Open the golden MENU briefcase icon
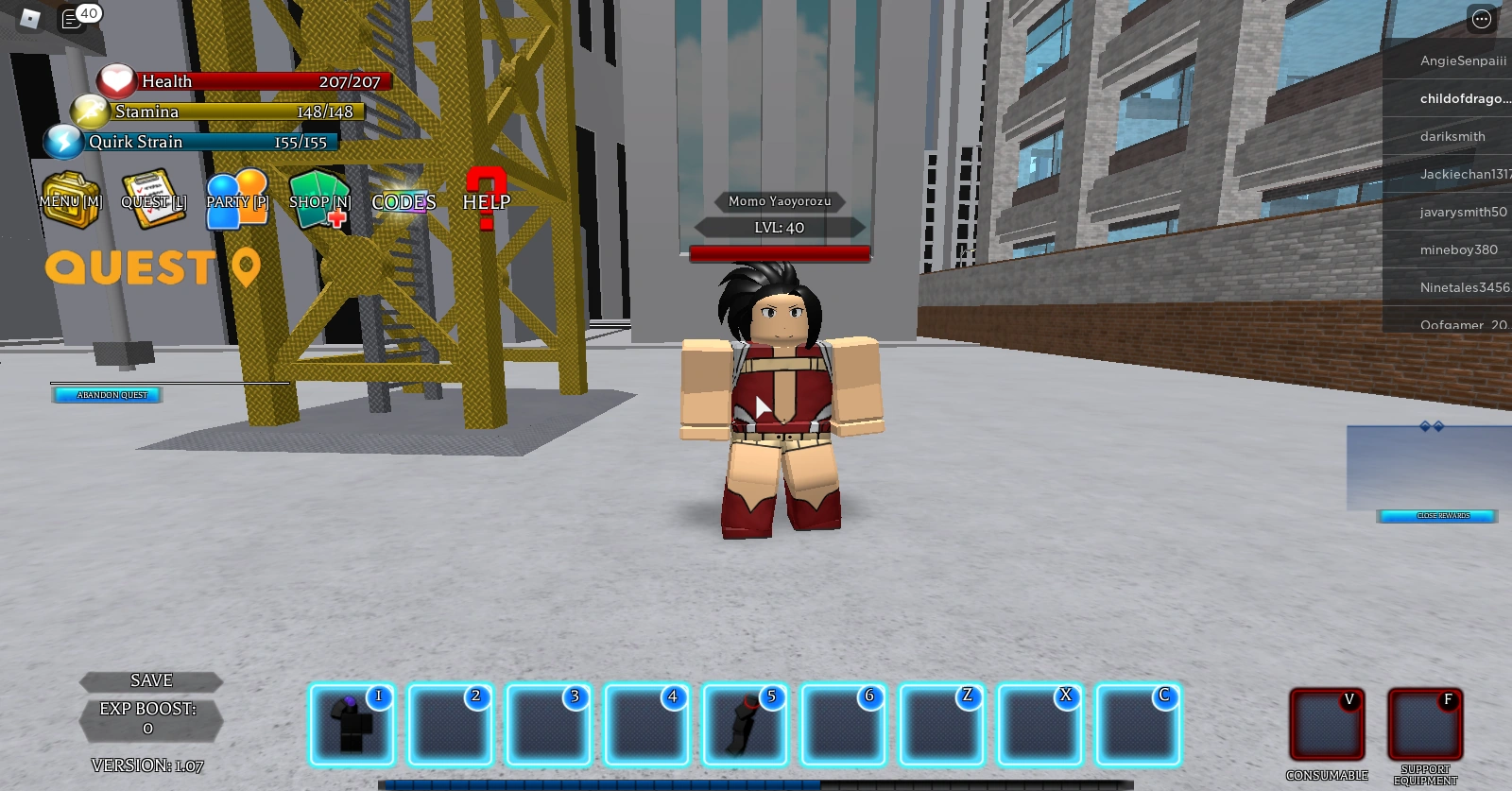1512x791 pixels. click(x=68, y=197)
